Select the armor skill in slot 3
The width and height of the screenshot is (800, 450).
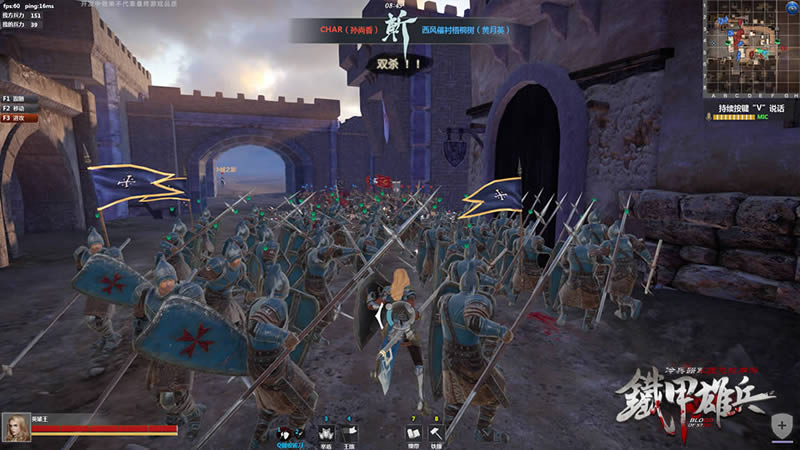325,432
